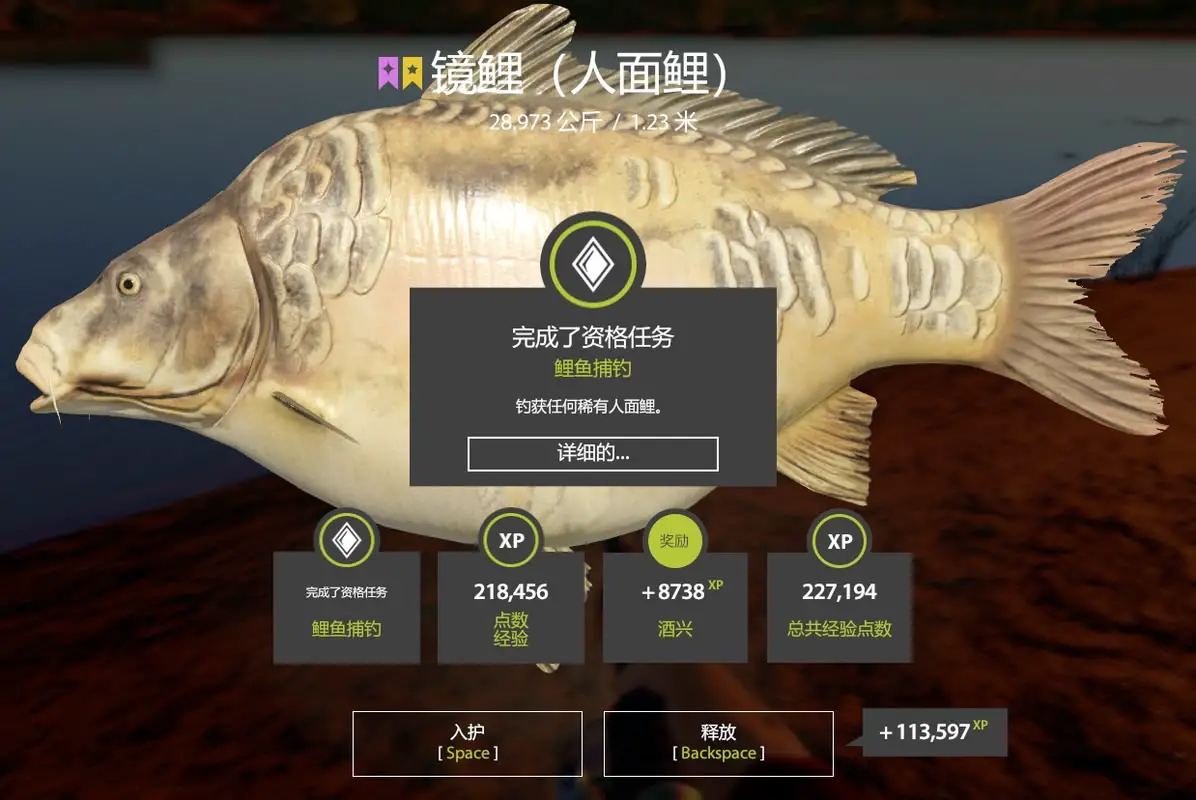Click the 总共经验点数 total card
The height and width of the screenshot is (800, 1196).
pos(839,606)
